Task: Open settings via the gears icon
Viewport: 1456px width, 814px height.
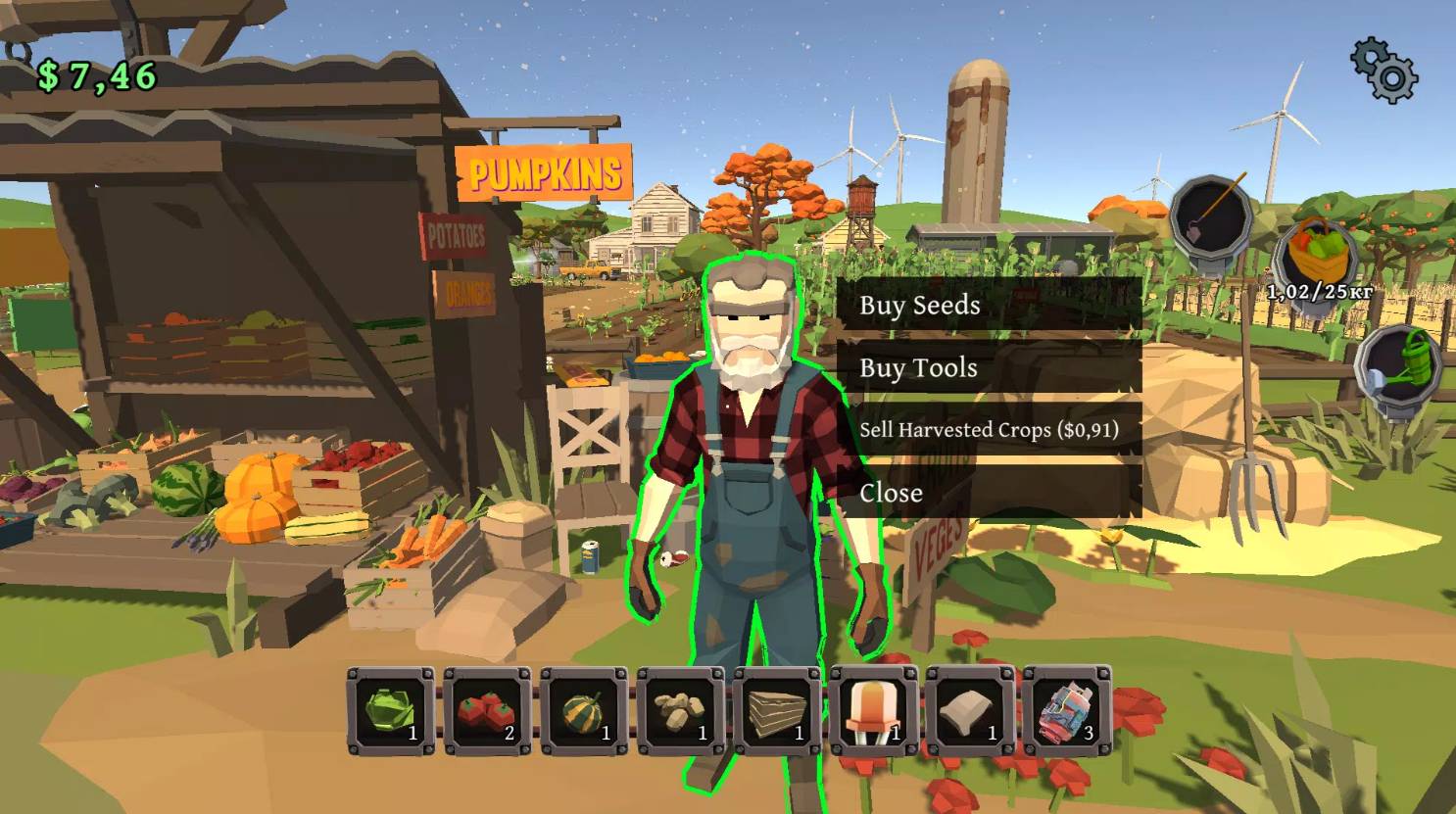Action: click(x=1383, y=70)
